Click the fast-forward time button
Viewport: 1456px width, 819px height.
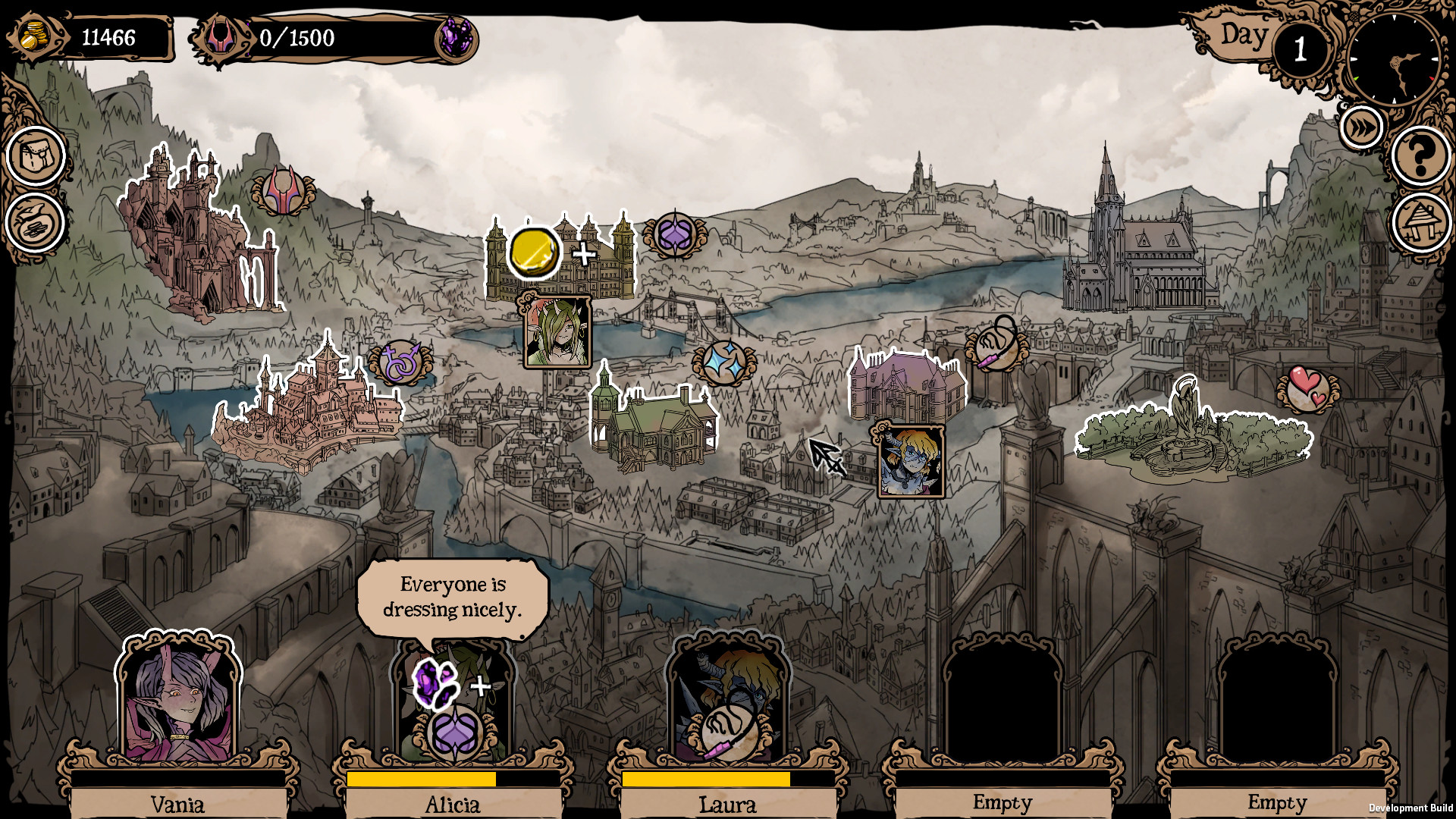pyautogui.click(x=1362, y=127)
